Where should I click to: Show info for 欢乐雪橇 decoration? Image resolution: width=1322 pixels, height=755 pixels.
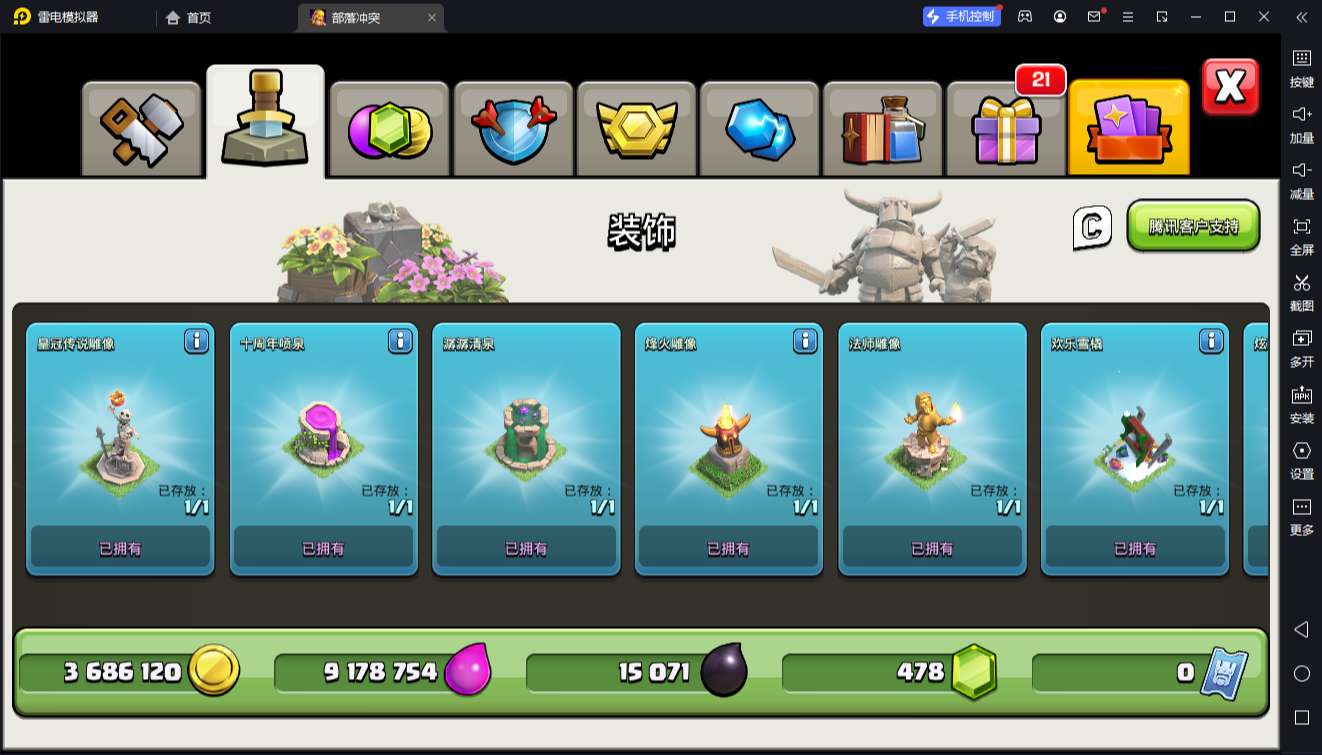click(1211, 342)
